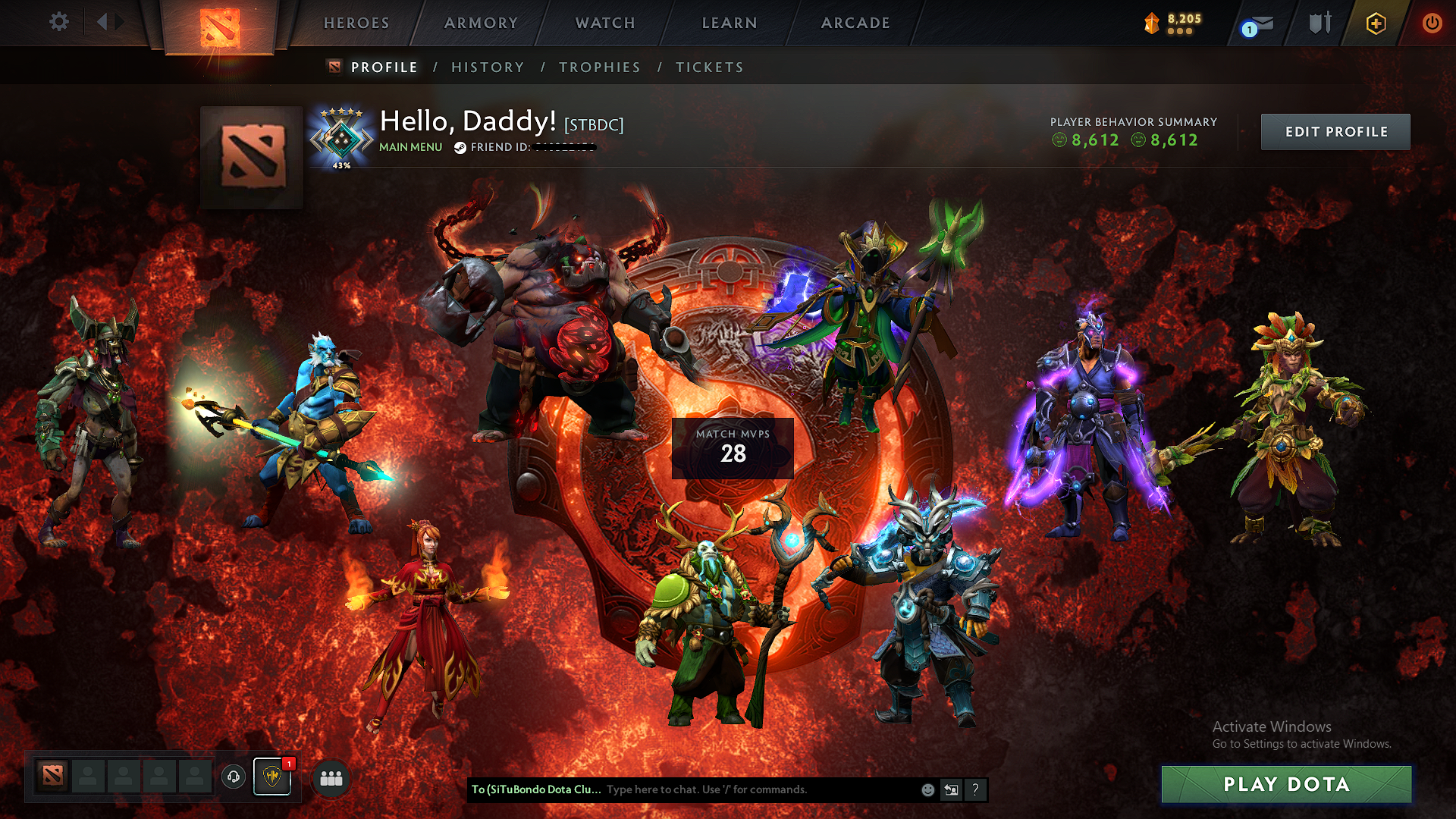
Task: Click the 43% rank progress medal
Action: pos(342,136)
